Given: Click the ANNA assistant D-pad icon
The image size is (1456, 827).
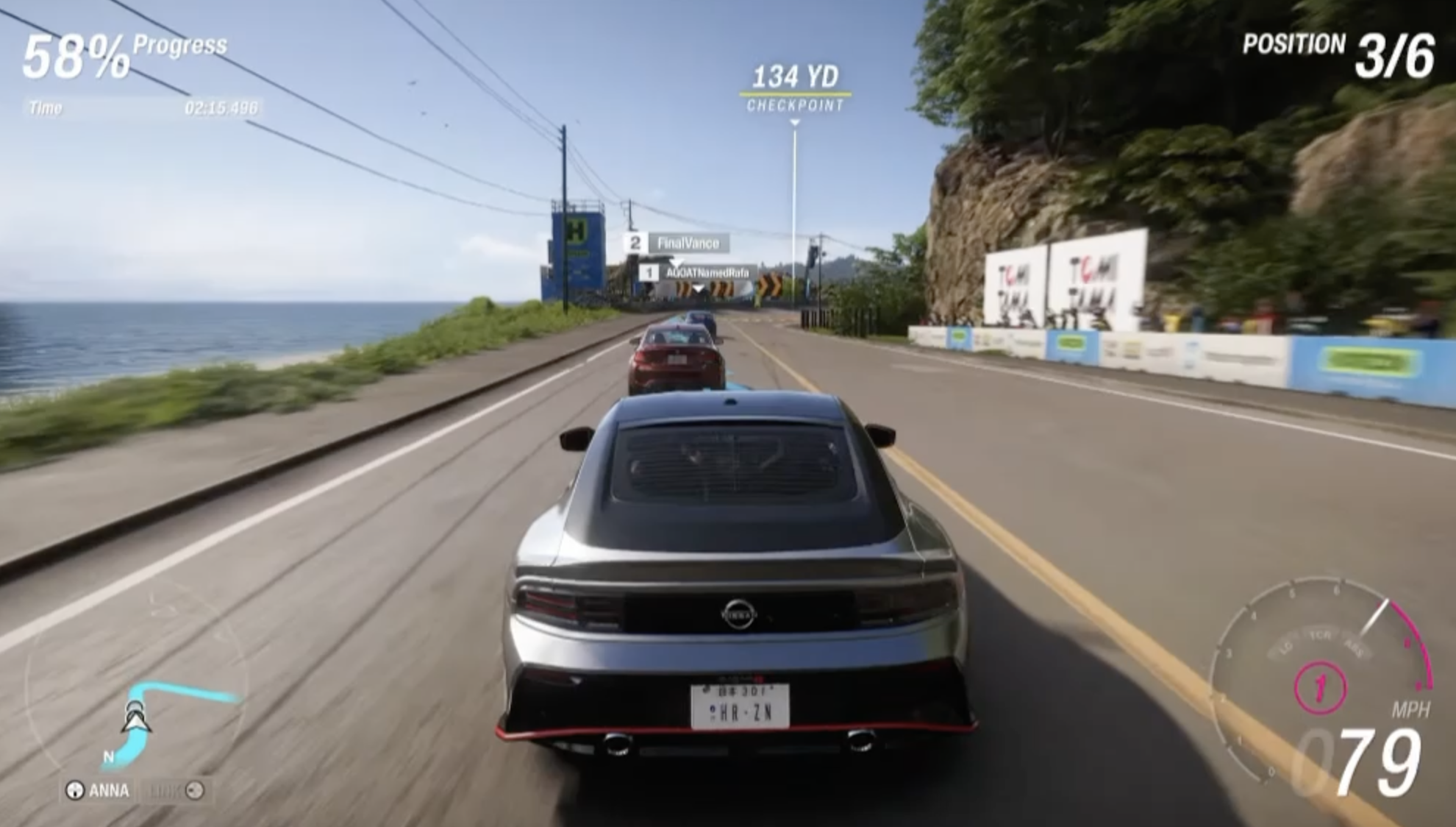Looking at the screenshot, I should pos(76,789).
